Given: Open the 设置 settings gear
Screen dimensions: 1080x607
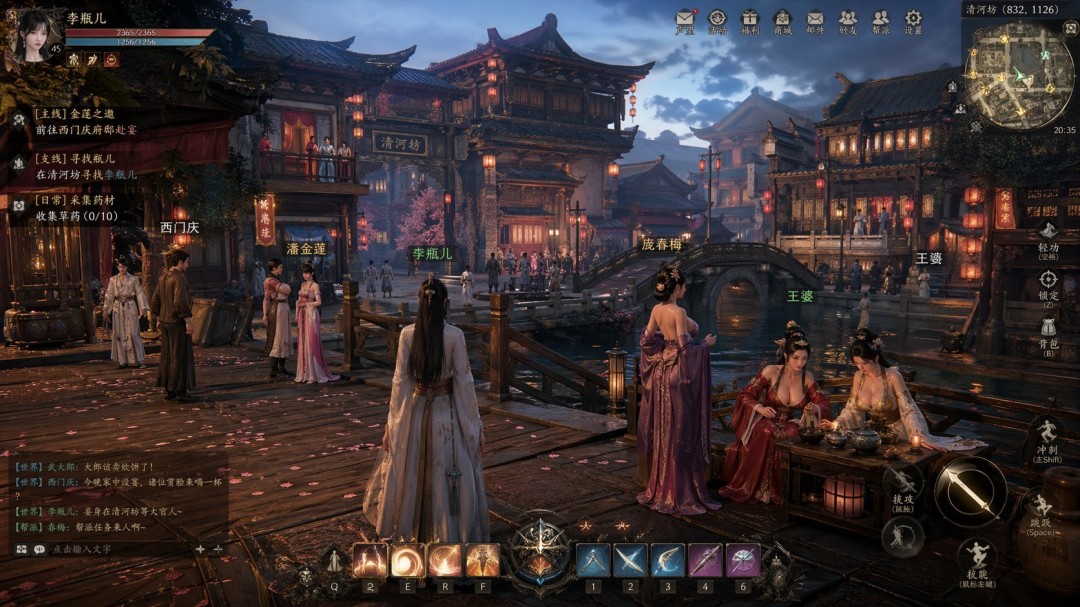Looking at the screenshot, I should point(913,20).
